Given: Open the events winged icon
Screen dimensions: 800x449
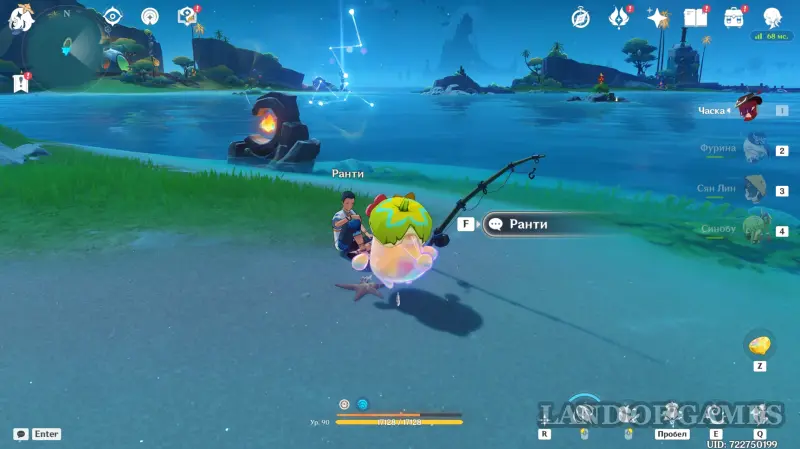Looking at the screenshot, I should [618, 17].
